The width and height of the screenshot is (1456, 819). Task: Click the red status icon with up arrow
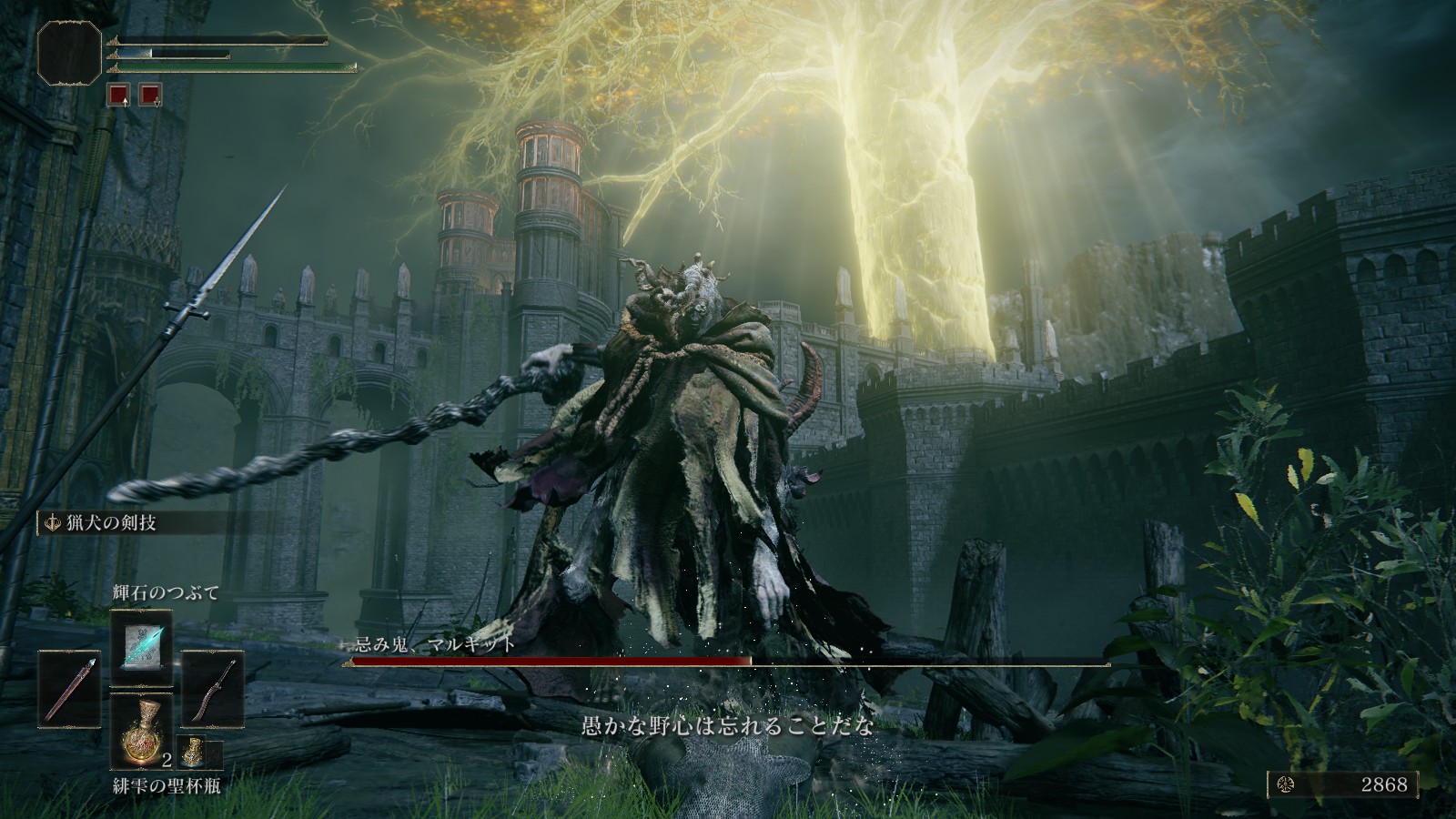[x=117, y=94]
